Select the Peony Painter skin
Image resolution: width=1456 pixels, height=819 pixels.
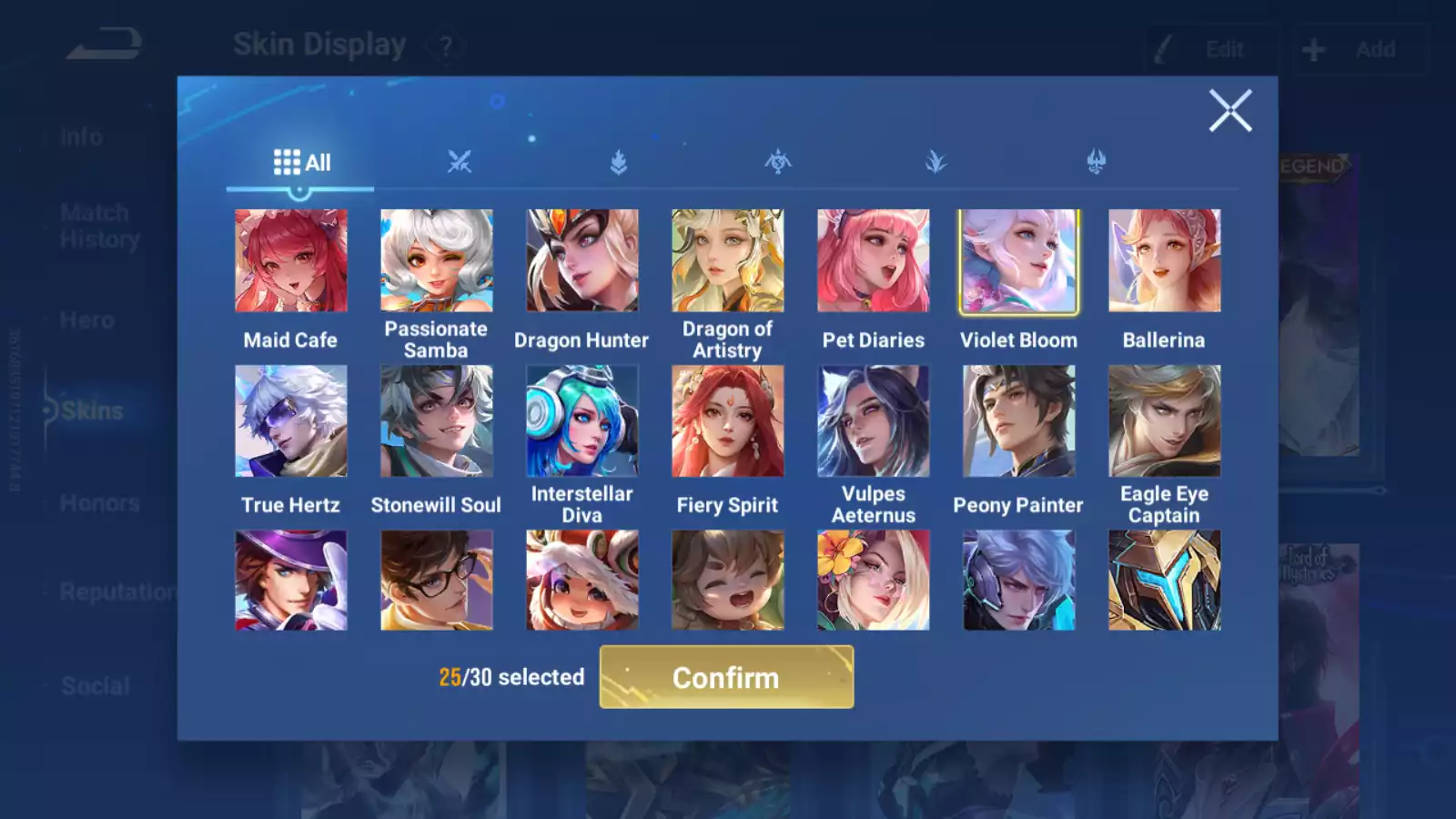pyautogui.click(x=1018, y=421)
